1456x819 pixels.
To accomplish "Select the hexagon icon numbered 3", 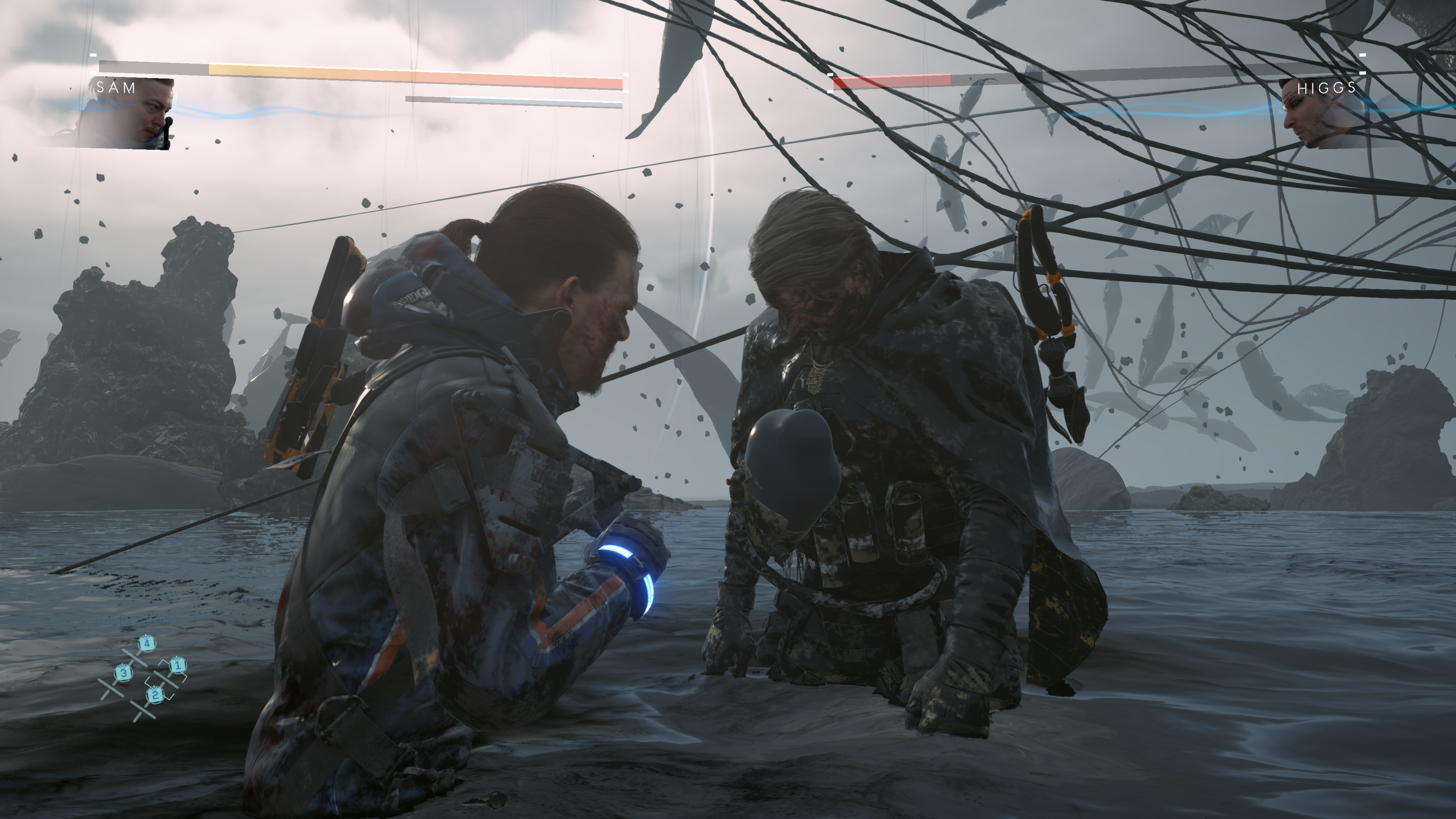I will pos(123,673).
